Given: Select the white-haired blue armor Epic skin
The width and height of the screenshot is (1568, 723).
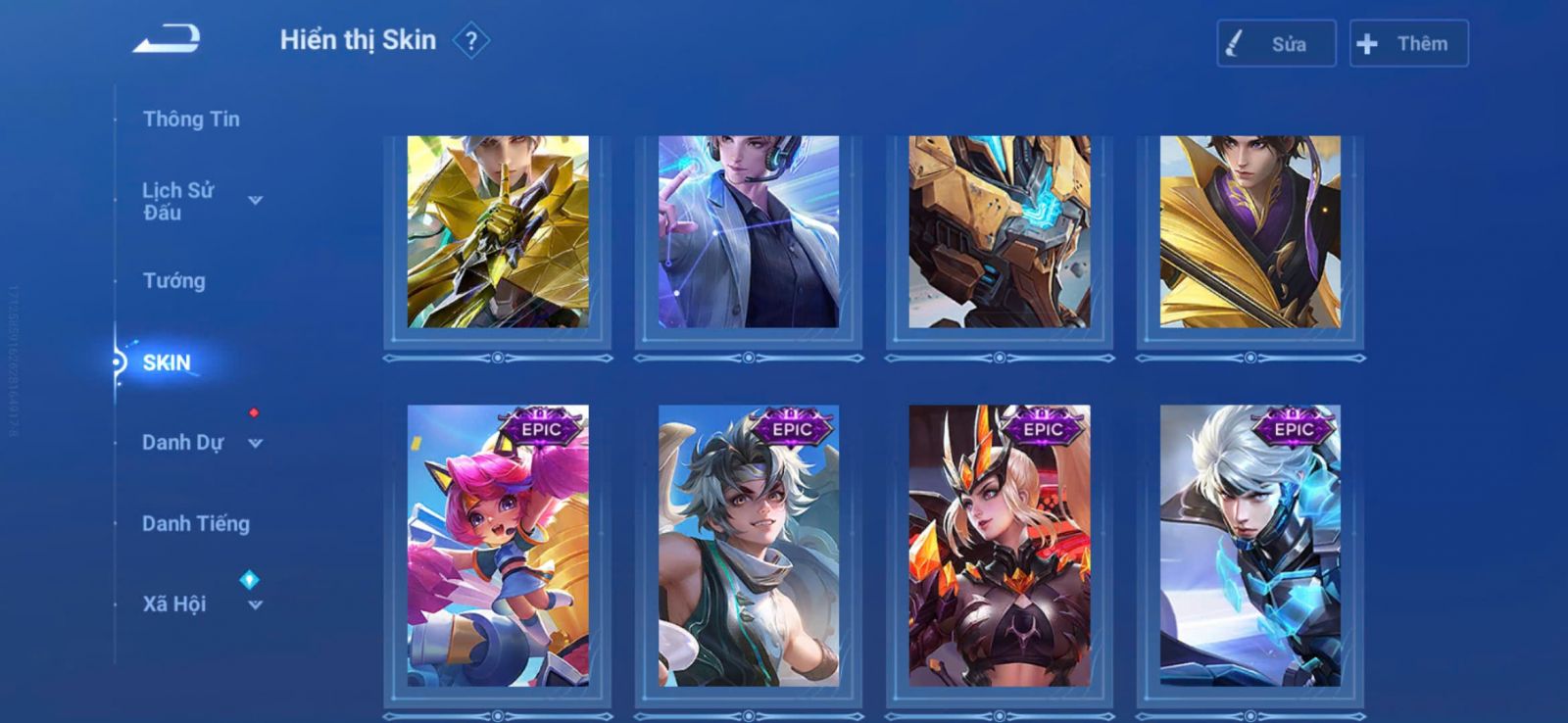Looking at the screenshot, I should coord(1250,546).
